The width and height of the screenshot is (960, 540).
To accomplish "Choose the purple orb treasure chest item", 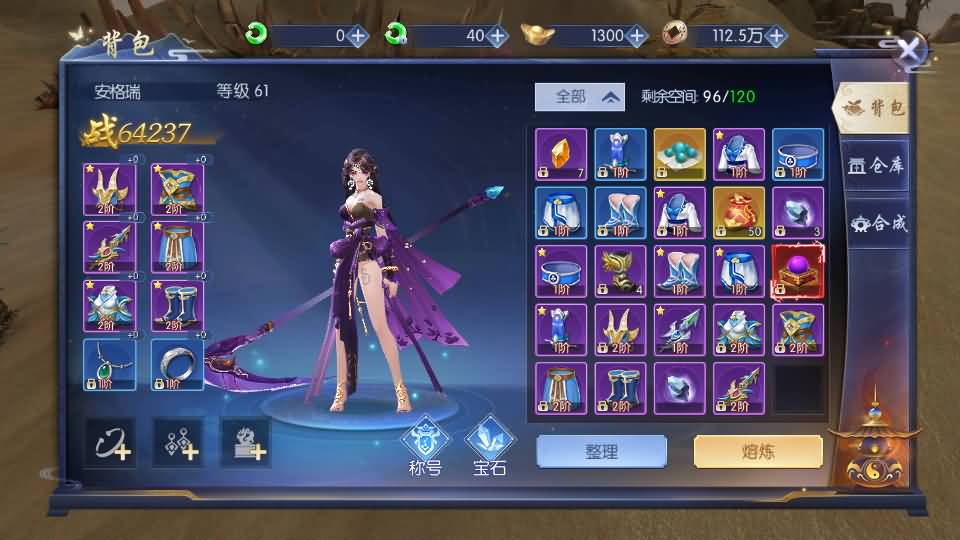I will 798,271.
